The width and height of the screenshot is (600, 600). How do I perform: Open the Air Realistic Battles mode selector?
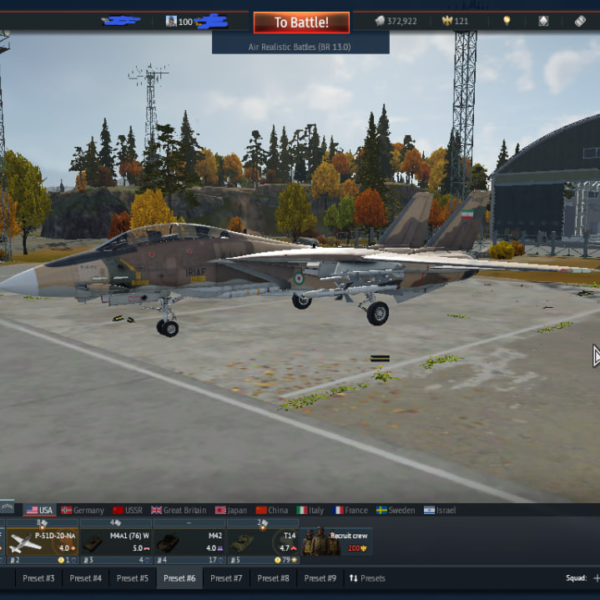tap(300, 46)
